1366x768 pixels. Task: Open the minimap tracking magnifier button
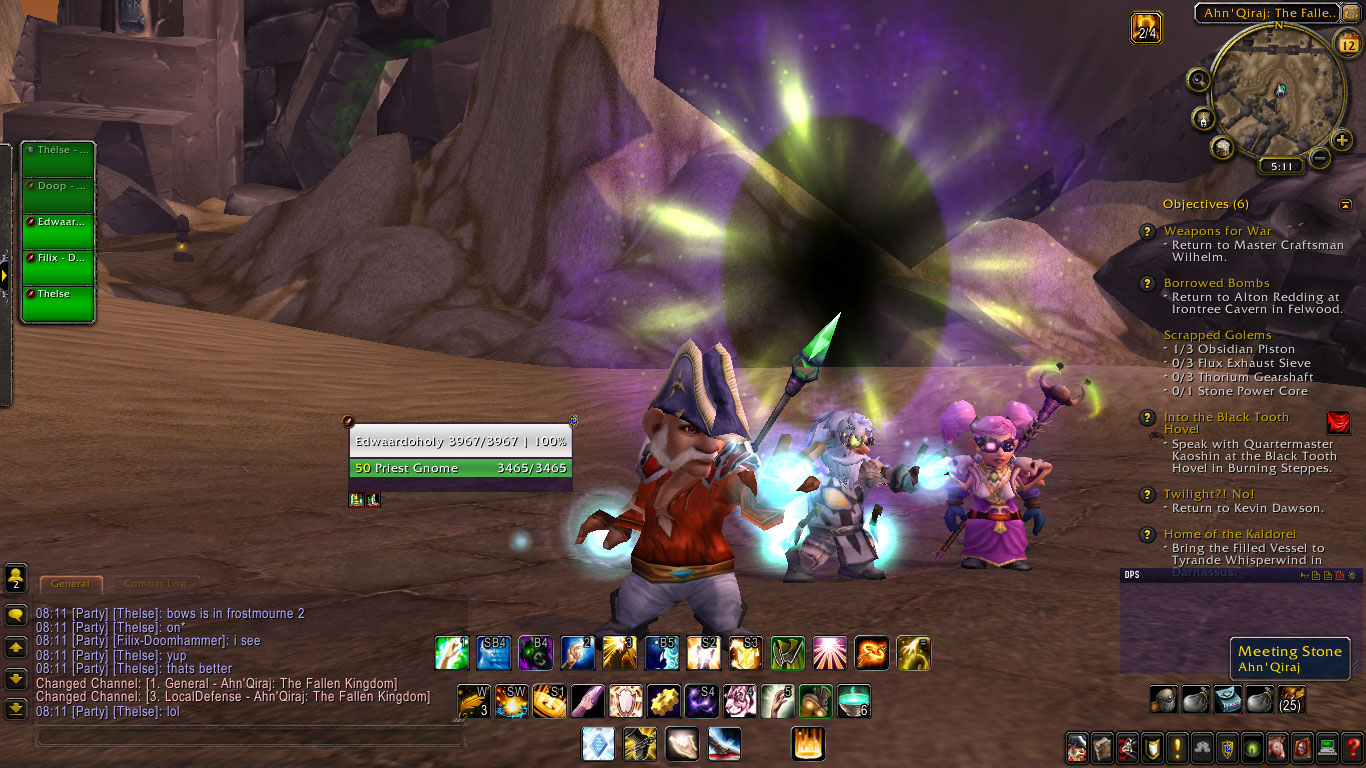coord(1198,80)
